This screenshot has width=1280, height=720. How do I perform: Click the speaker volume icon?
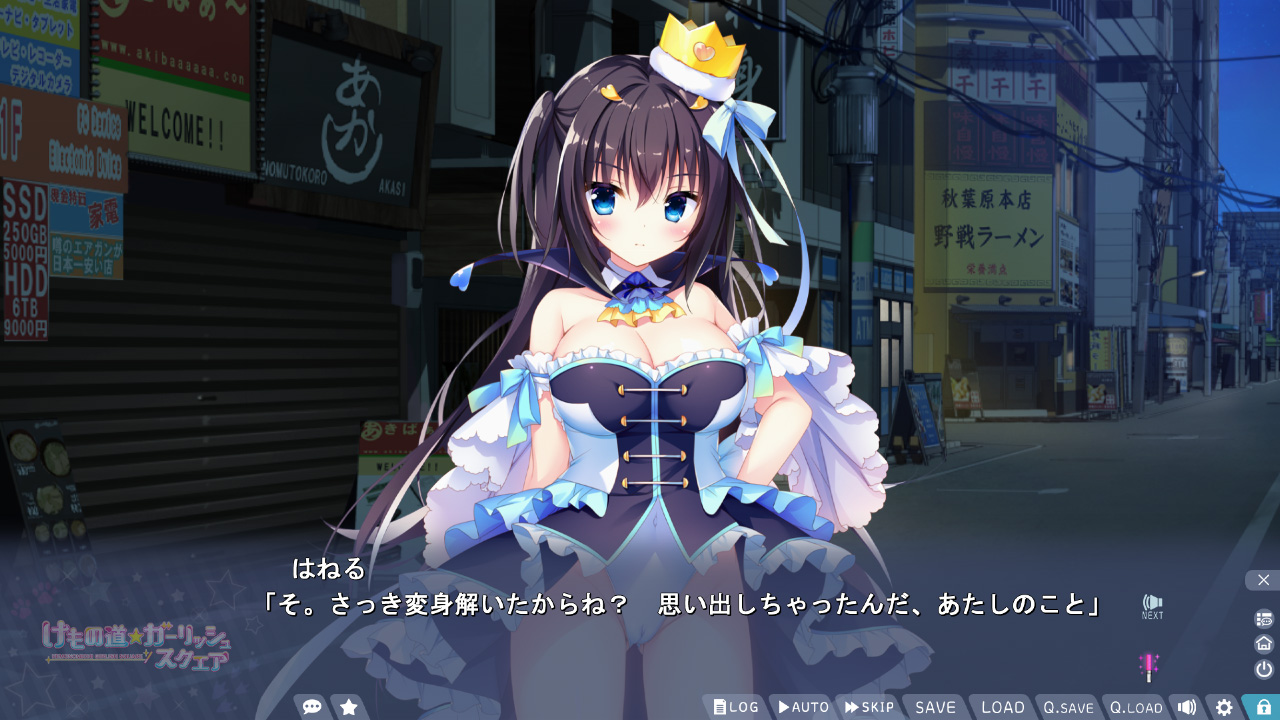pyautogui.click(x=1186, y=707)
